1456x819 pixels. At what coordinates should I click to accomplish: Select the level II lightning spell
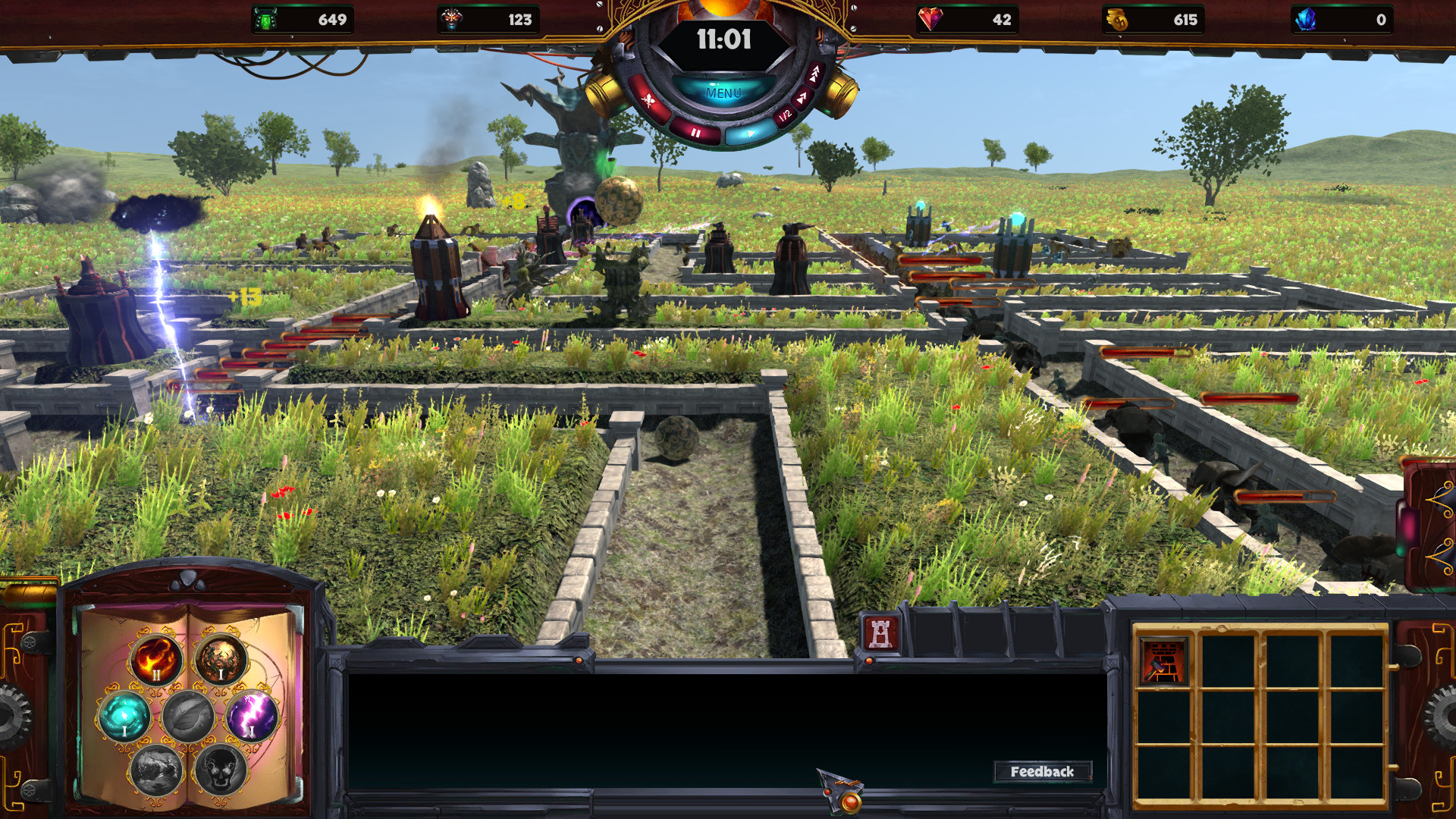252,715
